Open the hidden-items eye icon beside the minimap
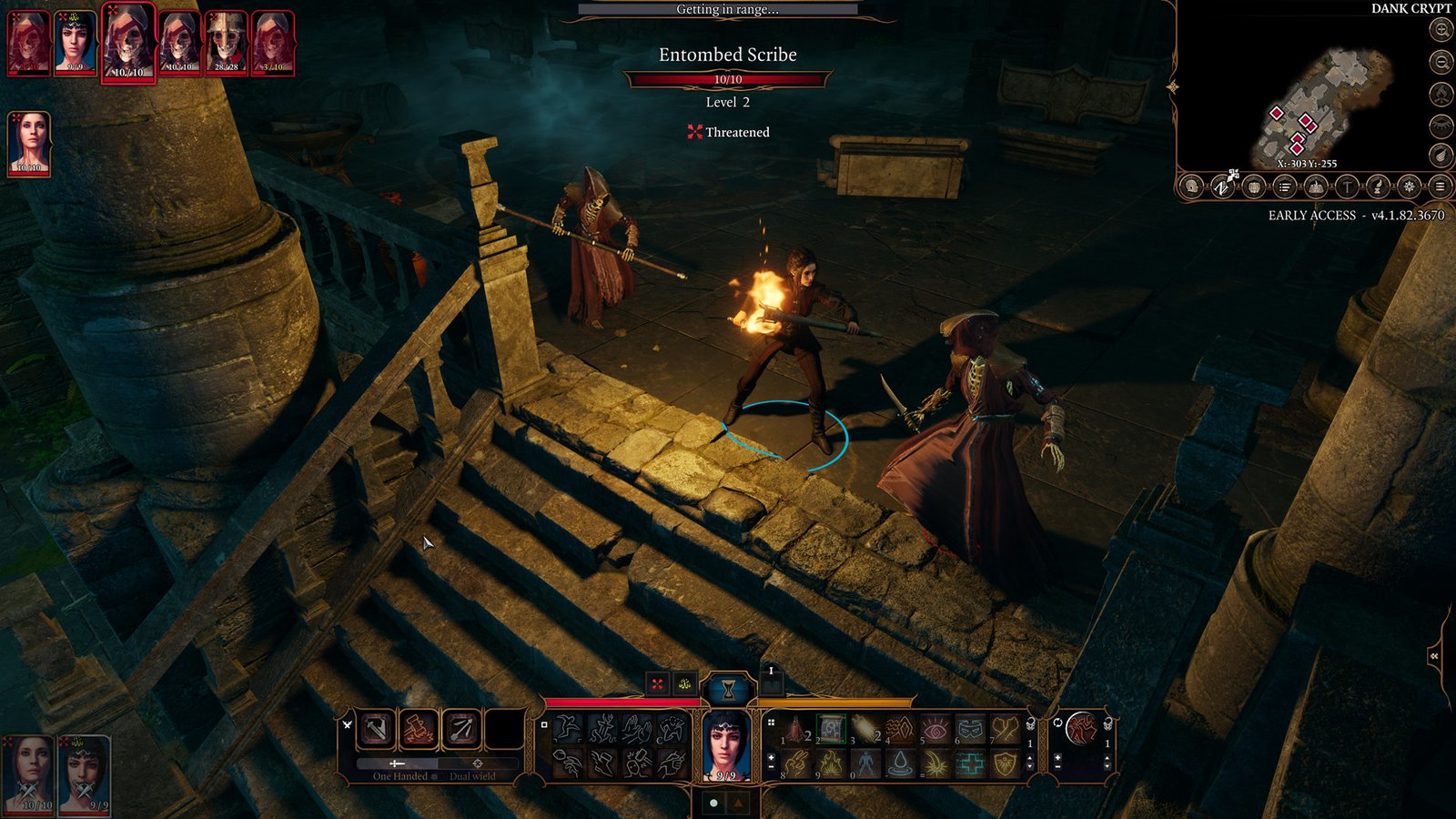The width and height of the screenshot is (1456, 819). [x=1441, y=125]
